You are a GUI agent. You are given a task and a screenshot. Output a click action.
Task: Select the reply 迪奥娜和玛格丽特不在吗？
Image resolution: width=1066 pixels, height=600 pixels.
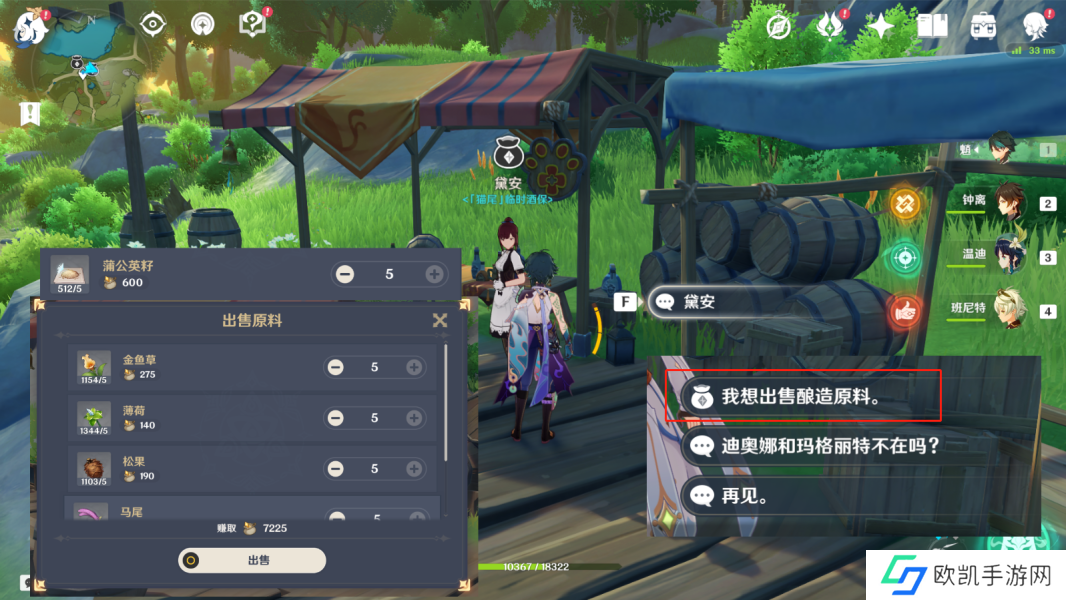(x=830, y=445)
